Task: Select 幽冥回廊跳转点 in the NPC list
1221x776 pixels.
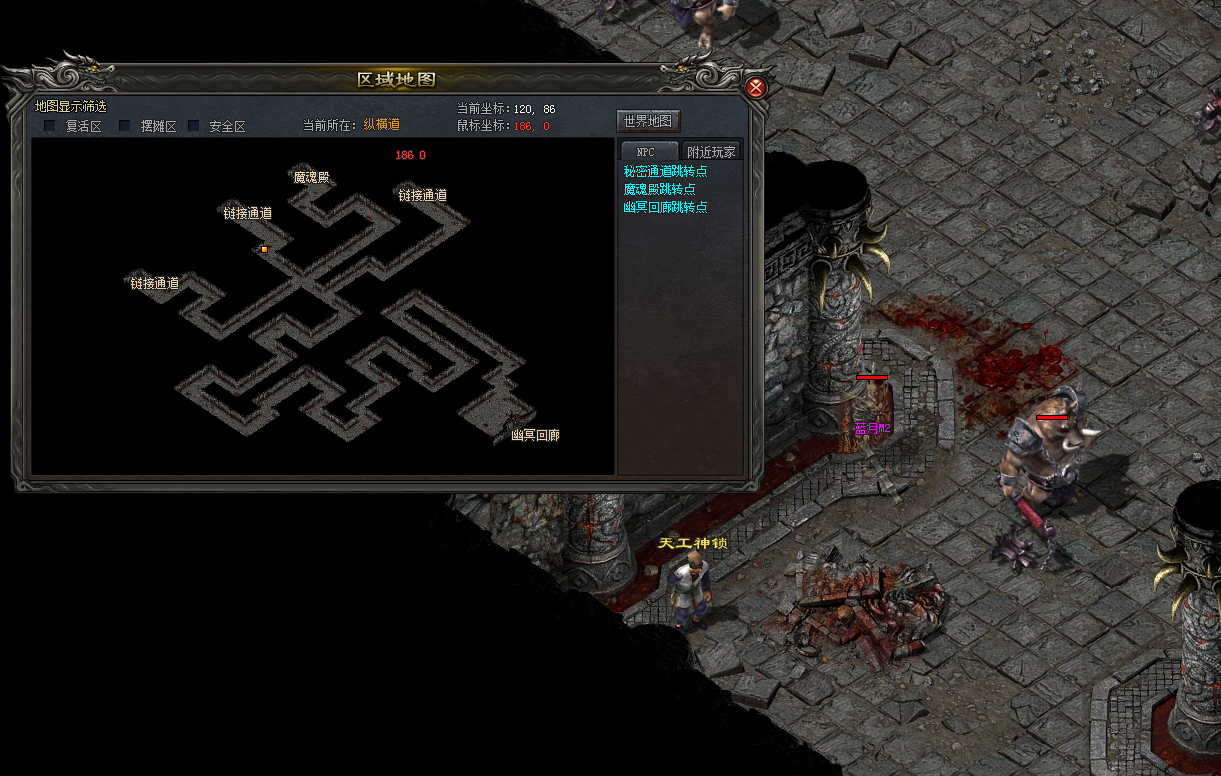Action: (665, 207)
